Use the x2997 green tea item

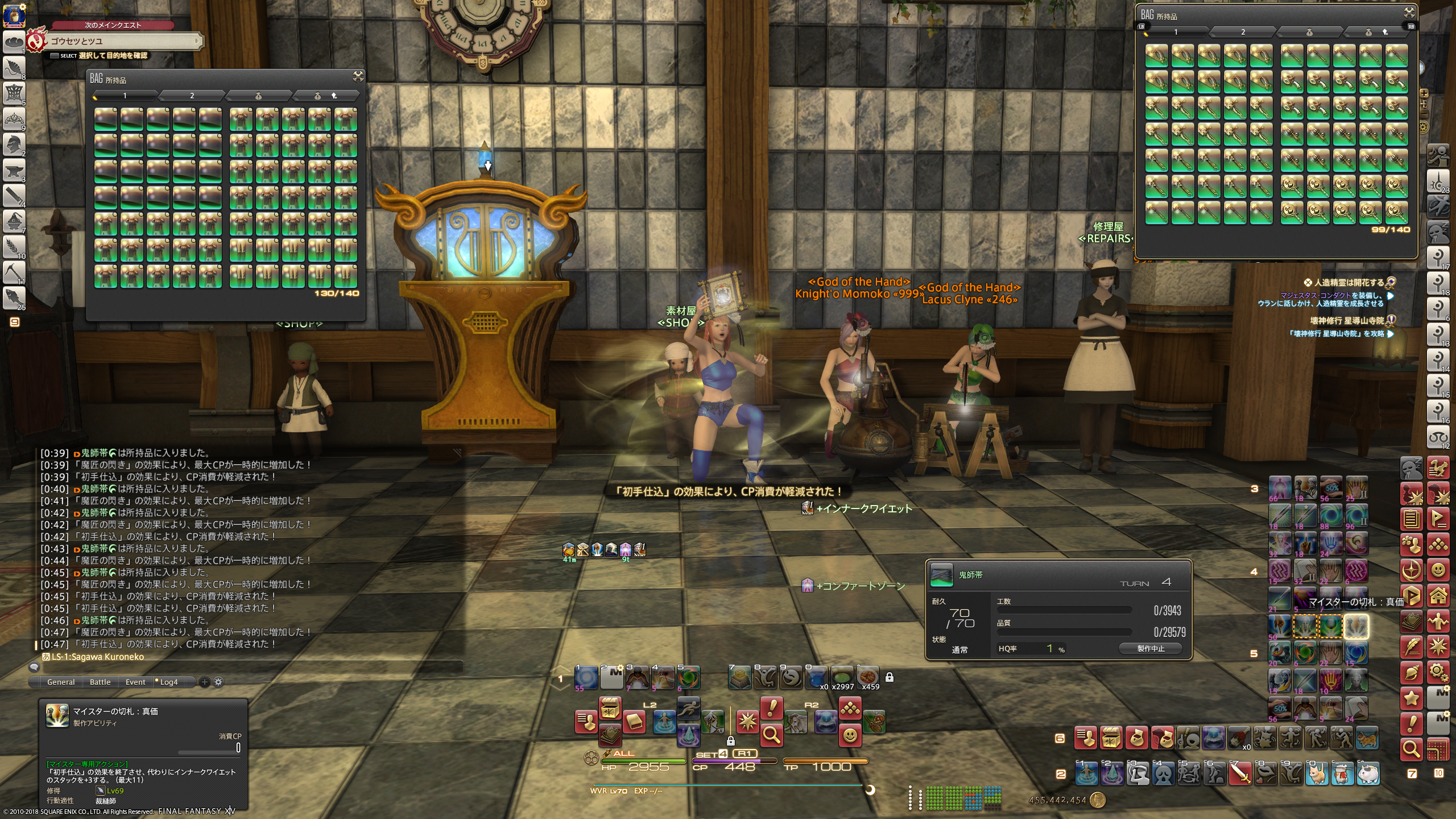point(842,677)
